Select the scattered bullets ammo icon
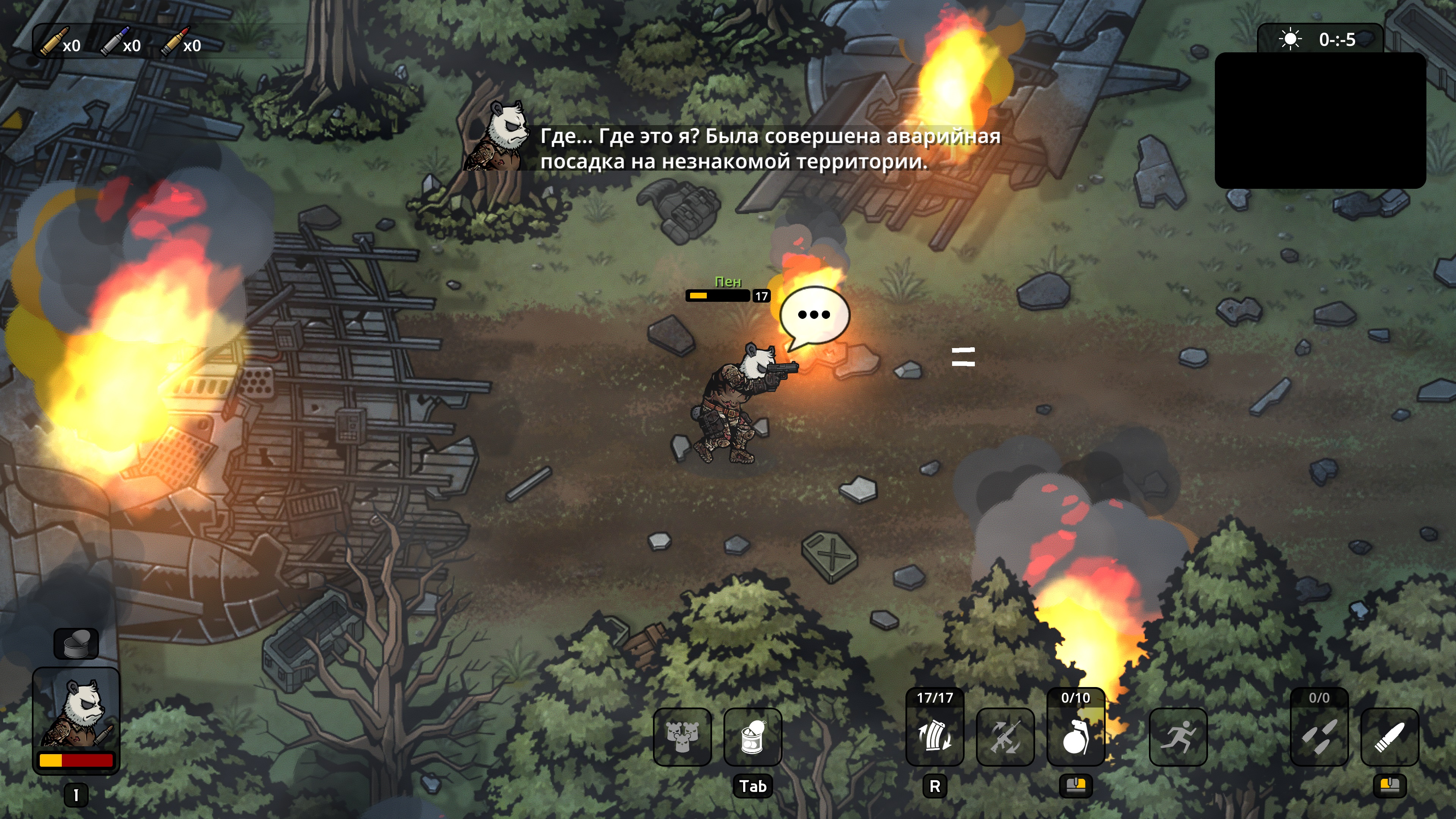The height and width of the screenshot is (819, 1456). 1319,737
